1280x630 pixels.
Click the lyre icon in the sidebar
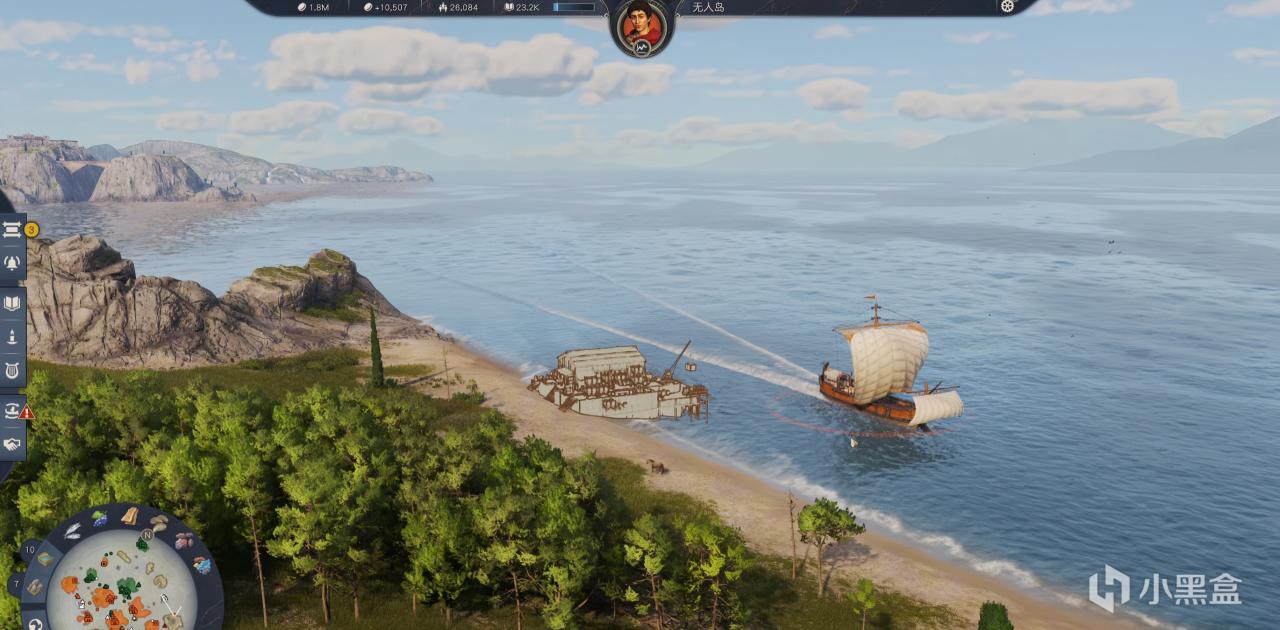pyautogui.click(x=12, y=371)
